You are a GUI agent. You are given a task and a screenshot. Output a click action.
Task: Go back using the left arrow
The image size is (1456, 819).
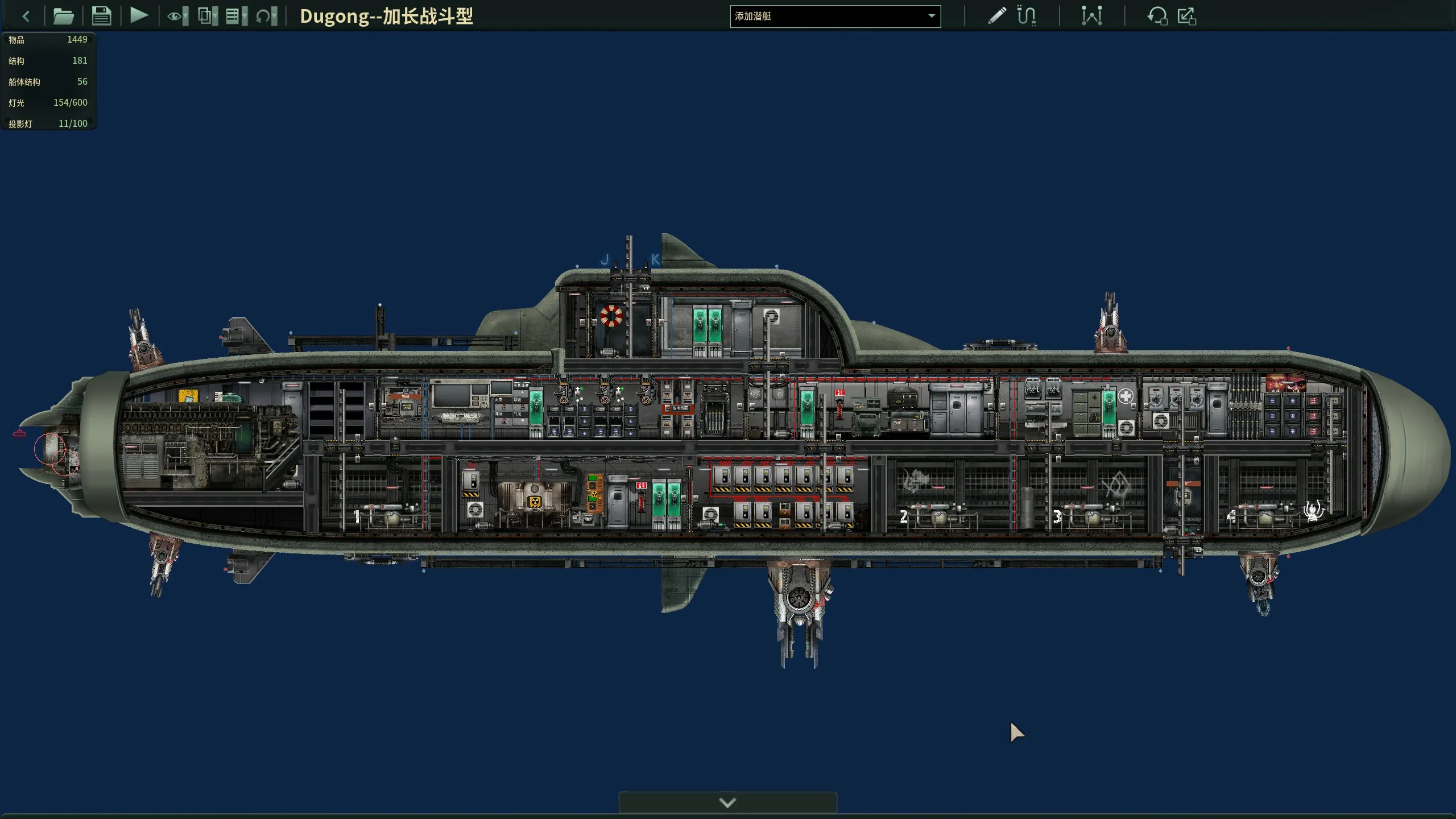tap(26, 16)
